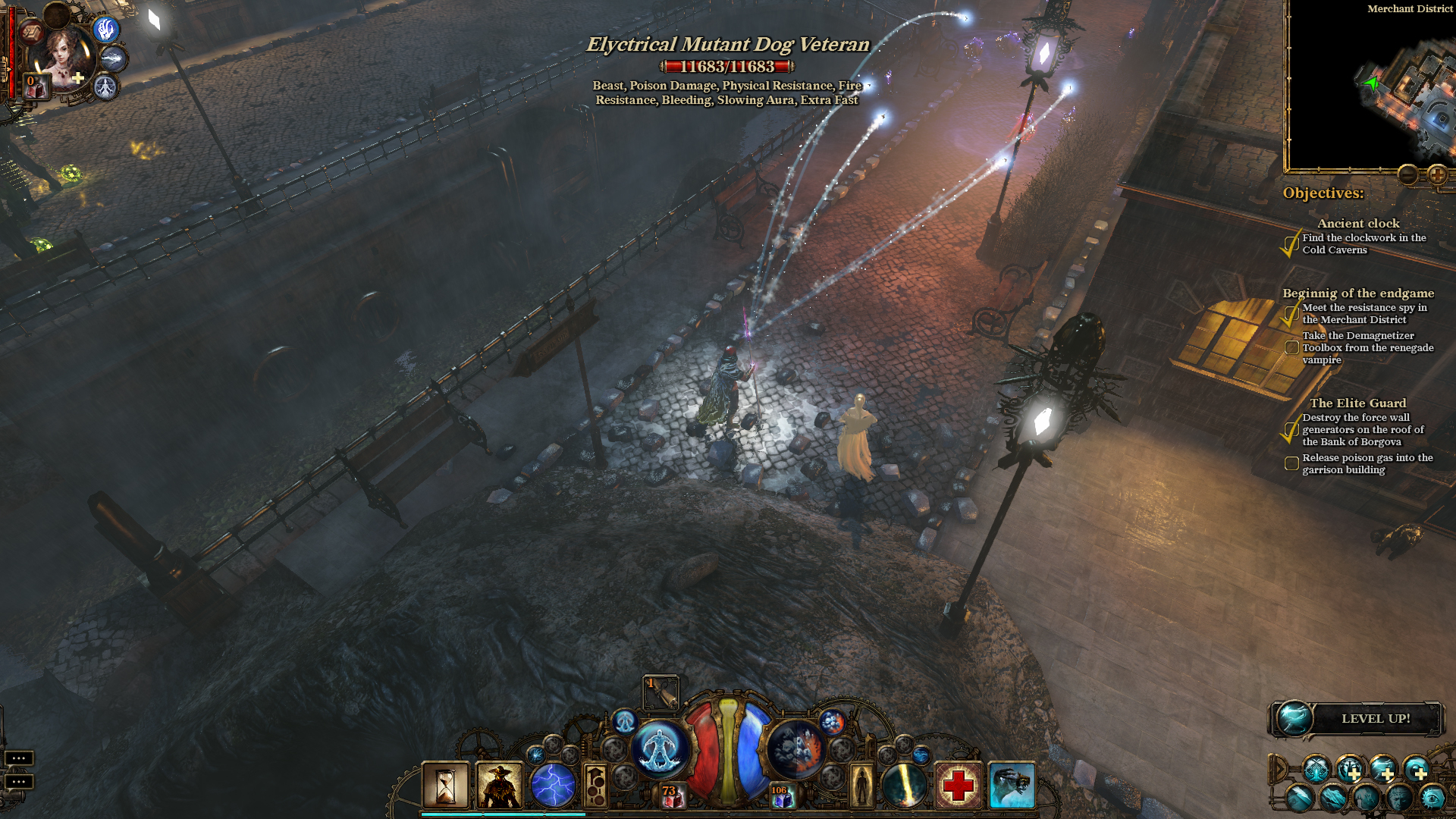Select the dual pistols skill beside Level Up
The image size is (1456, 819).
[x=1316, y=768]
